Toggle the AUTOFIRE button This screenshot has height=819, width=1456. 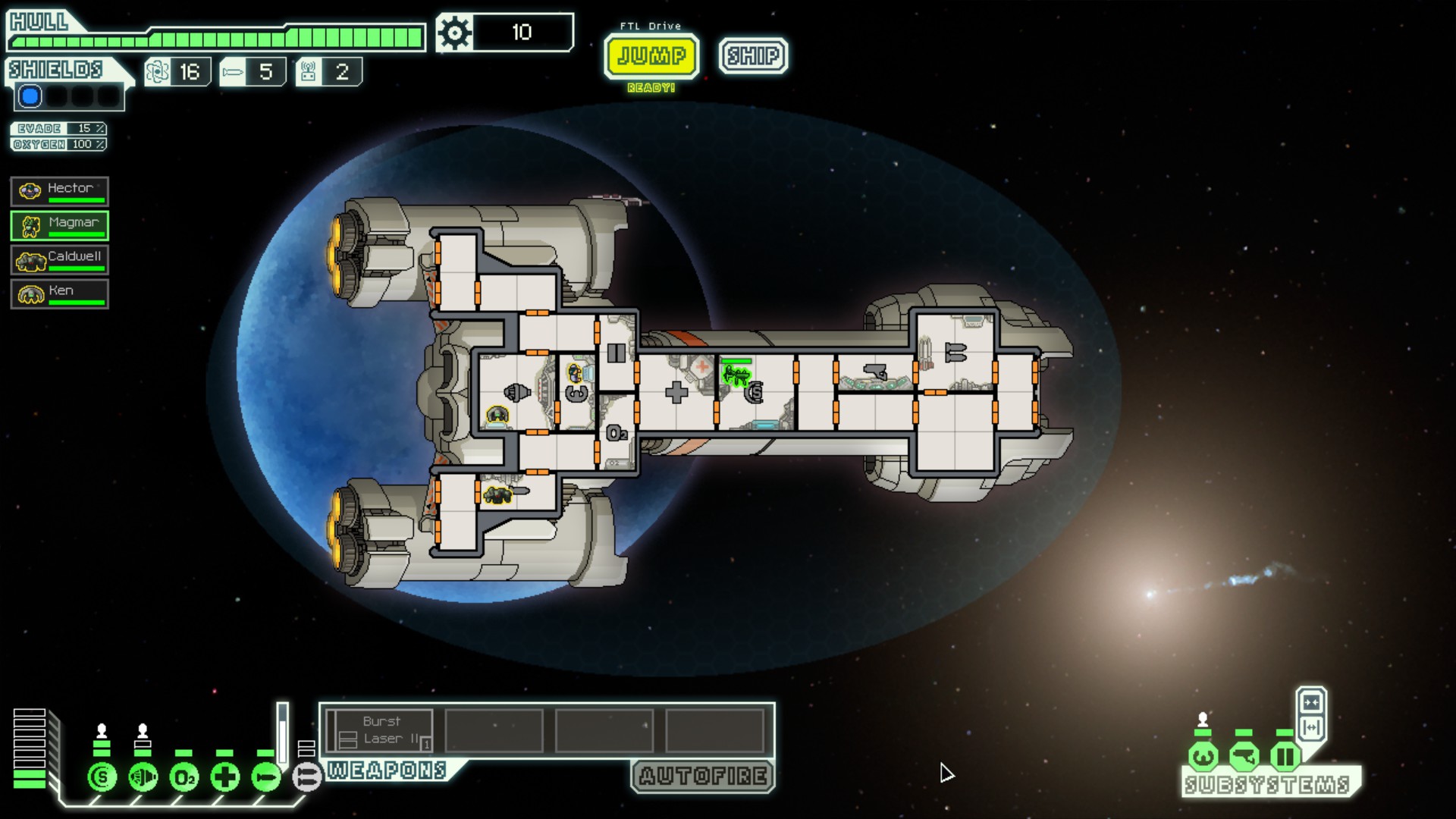coord(702,776)
